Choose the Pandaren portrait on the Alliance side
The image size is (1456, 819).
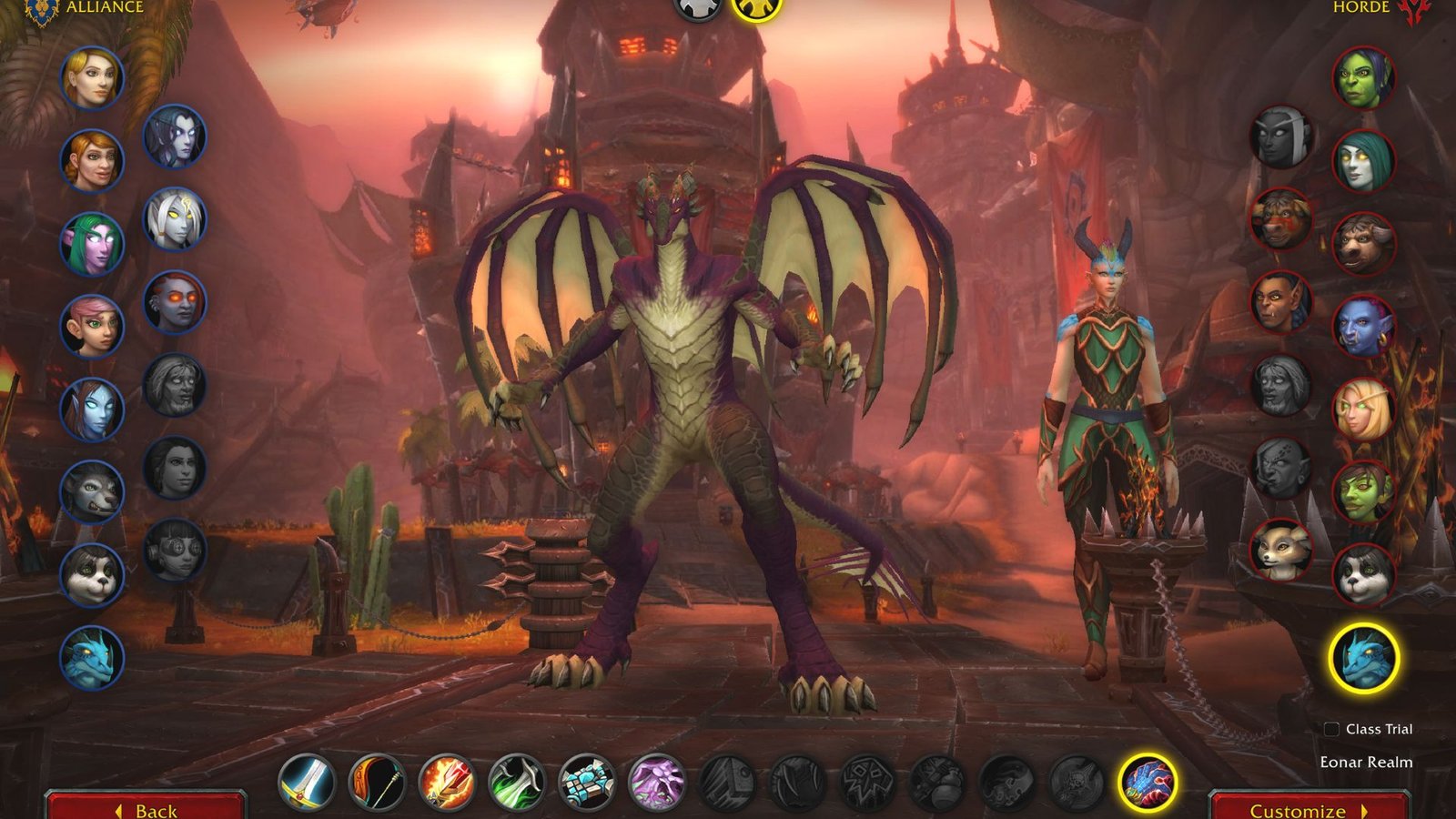88,573
